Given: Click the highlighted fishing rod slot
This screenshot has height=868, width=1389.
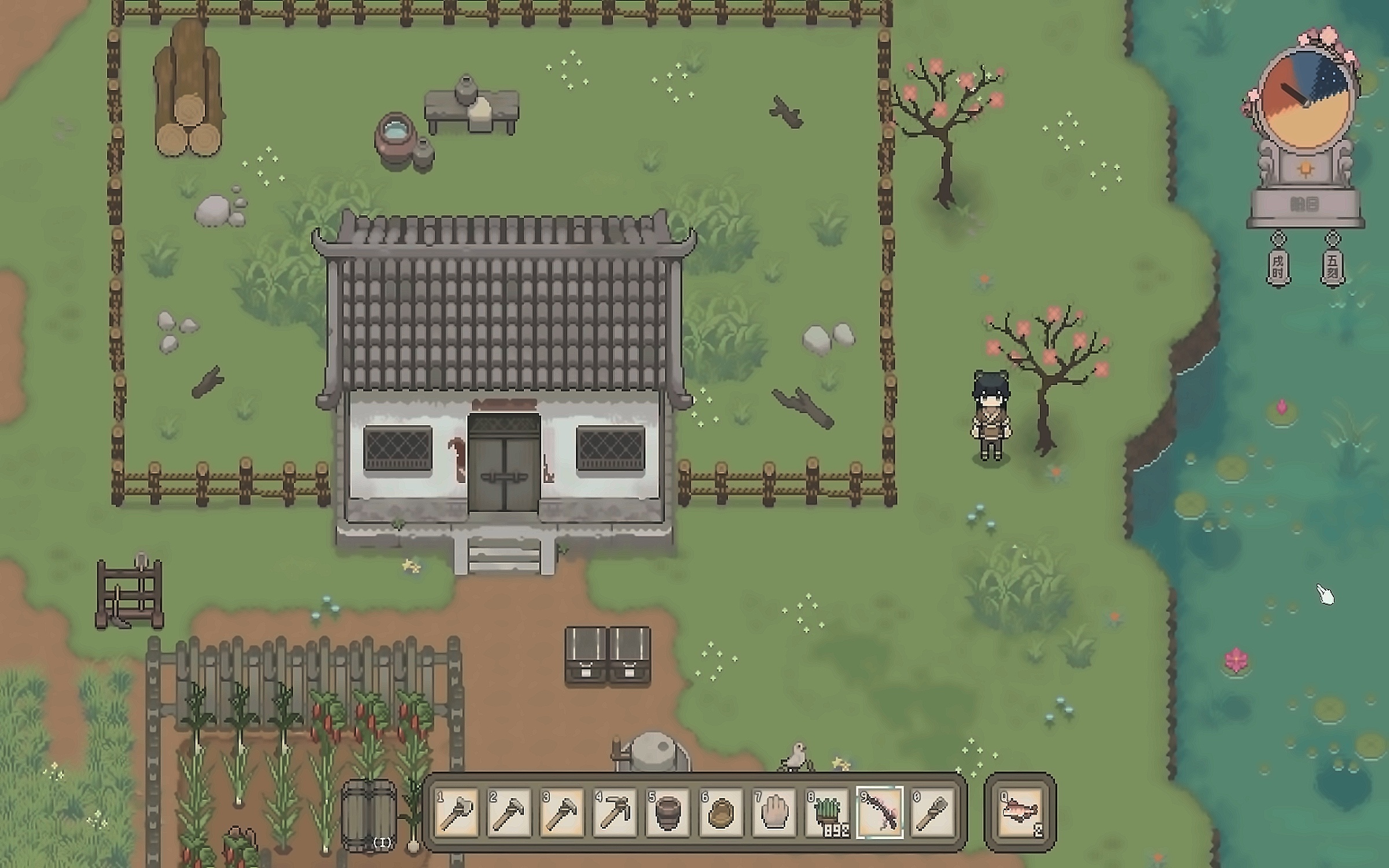Looking at the screenshot, I should [x=880, y=812].
